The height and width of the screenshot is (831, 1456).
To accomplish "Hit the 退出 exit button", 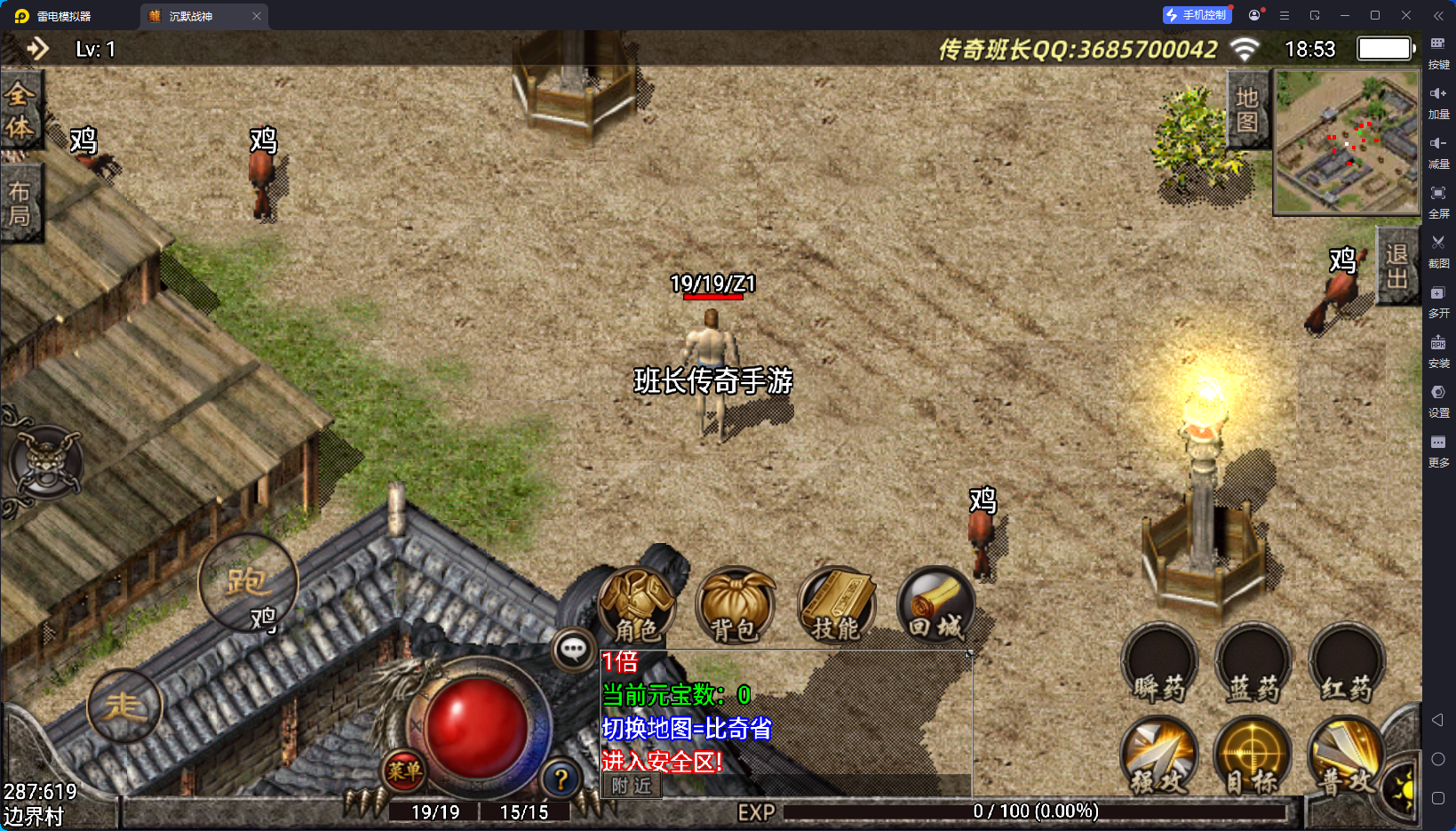I will [1396, 266].
